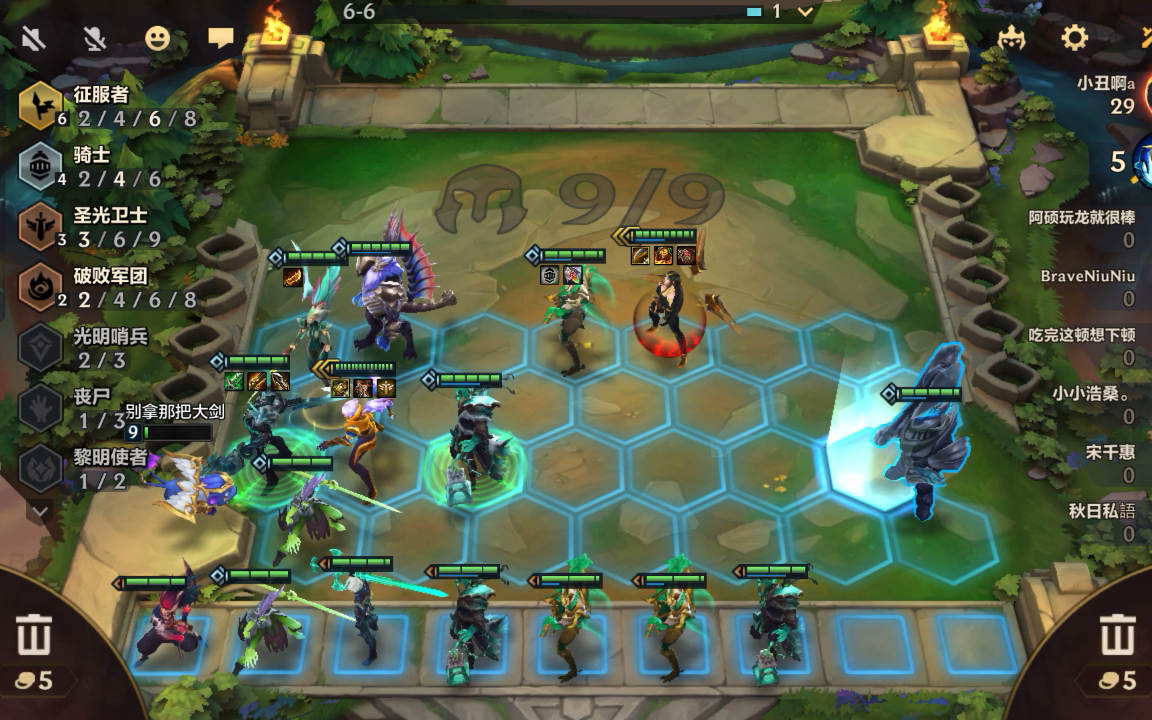The height and width of the screenshot is (720, 1152).
Task: Click the left trash can sell button
Action: click(x=33, y=637)
